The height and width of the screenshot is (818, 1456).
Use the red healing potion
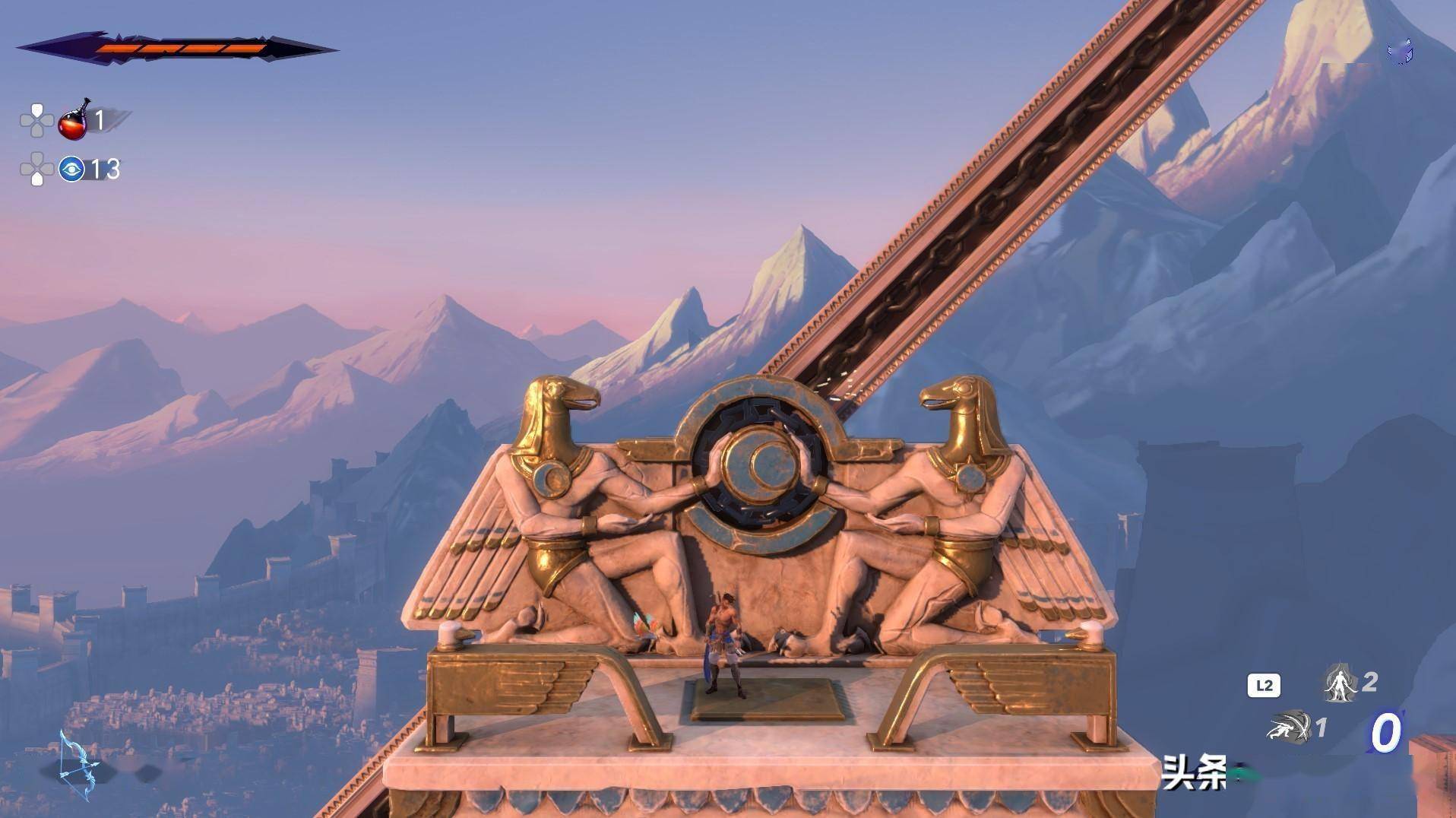[x=74, y=122]
